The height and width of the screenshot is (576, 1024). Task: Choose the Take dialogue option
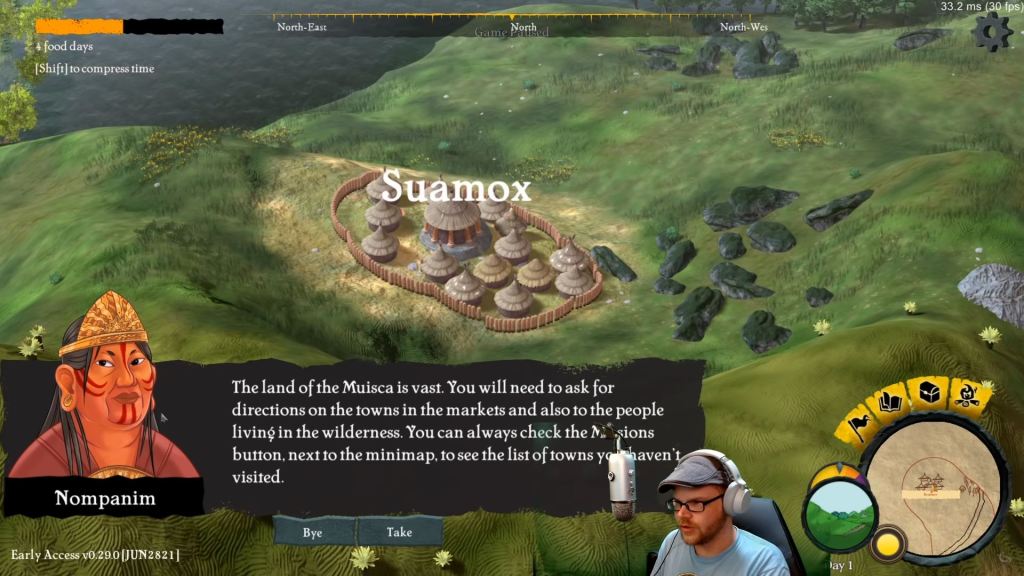399,532
